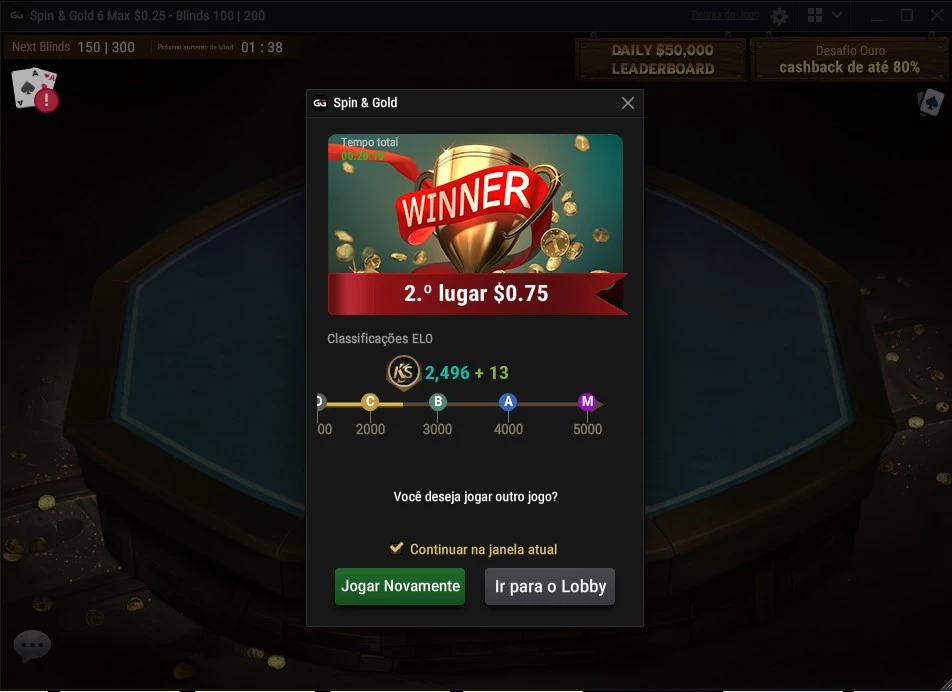Go to the lobby with Ir para o Lobby
Viewport: 952px width, 692px height.
point(550,586)
